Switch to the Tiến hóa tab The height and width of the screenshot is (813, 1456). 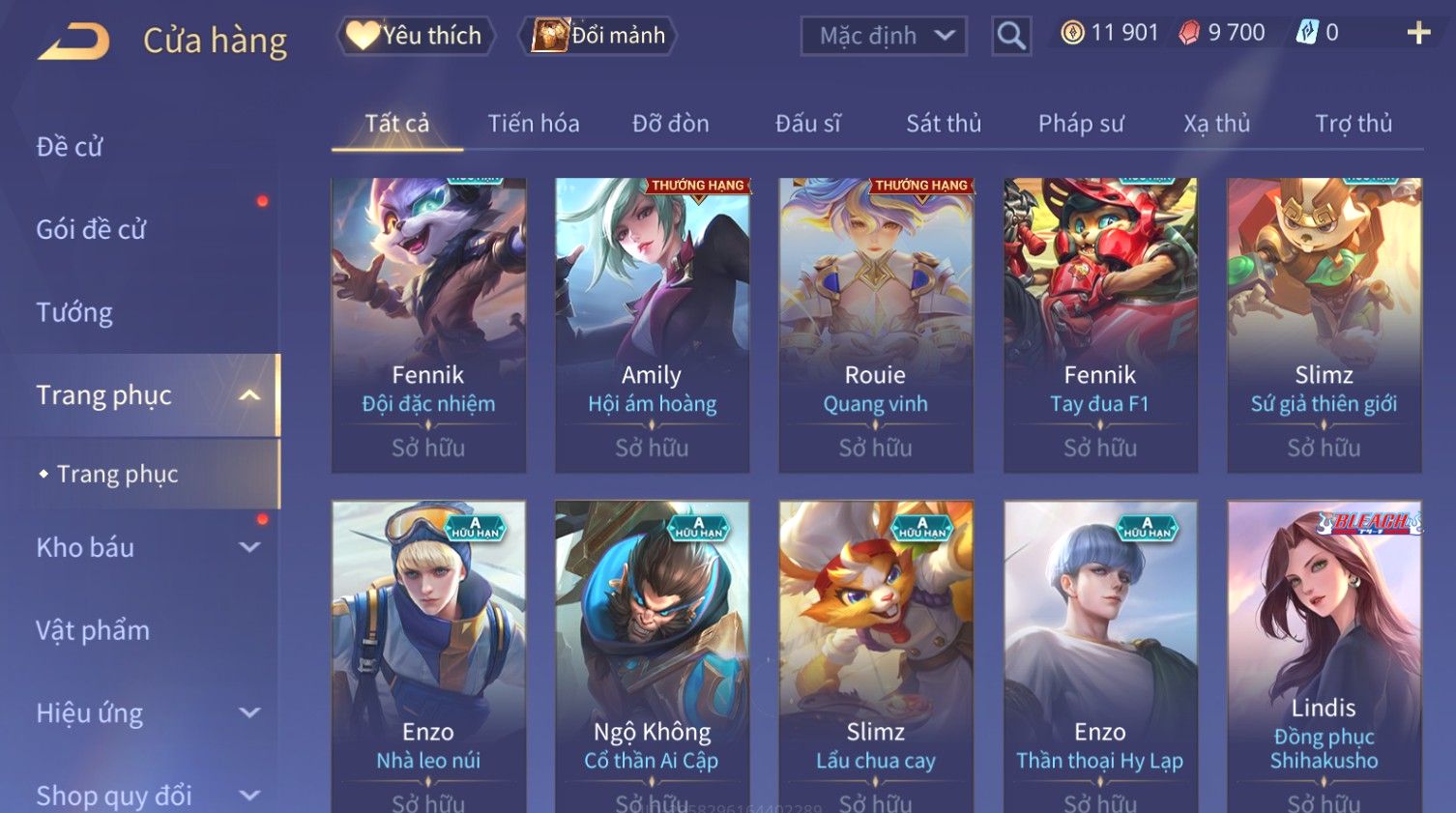click(x=534, y=124)
